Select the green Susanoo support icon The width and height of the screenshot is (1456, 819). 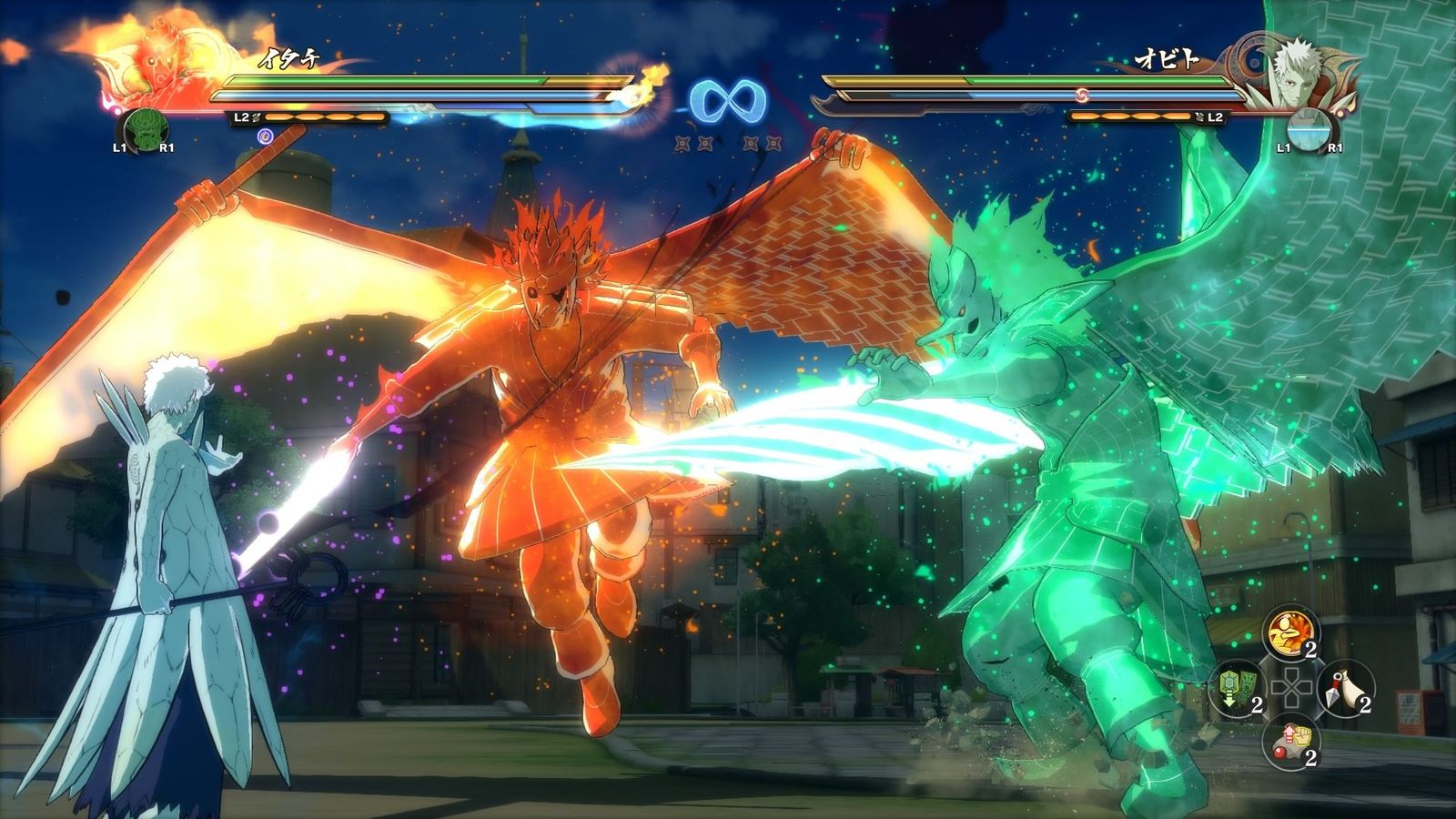pyautogui.click(x=143, y=131)
